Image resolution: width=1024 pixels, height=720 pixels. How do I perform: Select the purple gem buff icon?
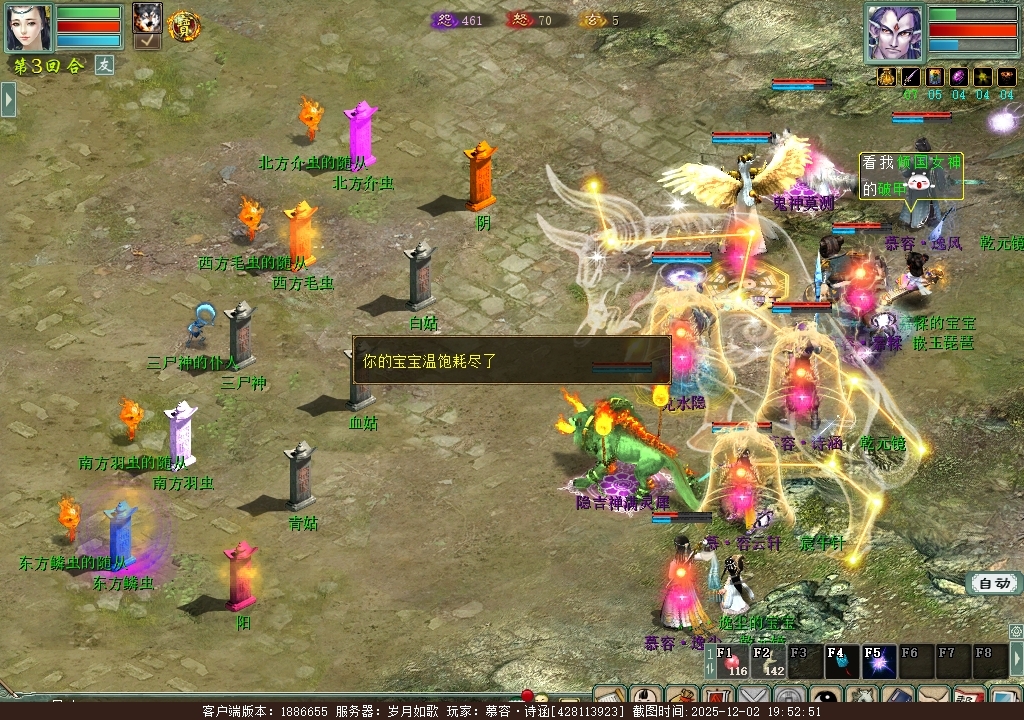click(x=958, y=77)
